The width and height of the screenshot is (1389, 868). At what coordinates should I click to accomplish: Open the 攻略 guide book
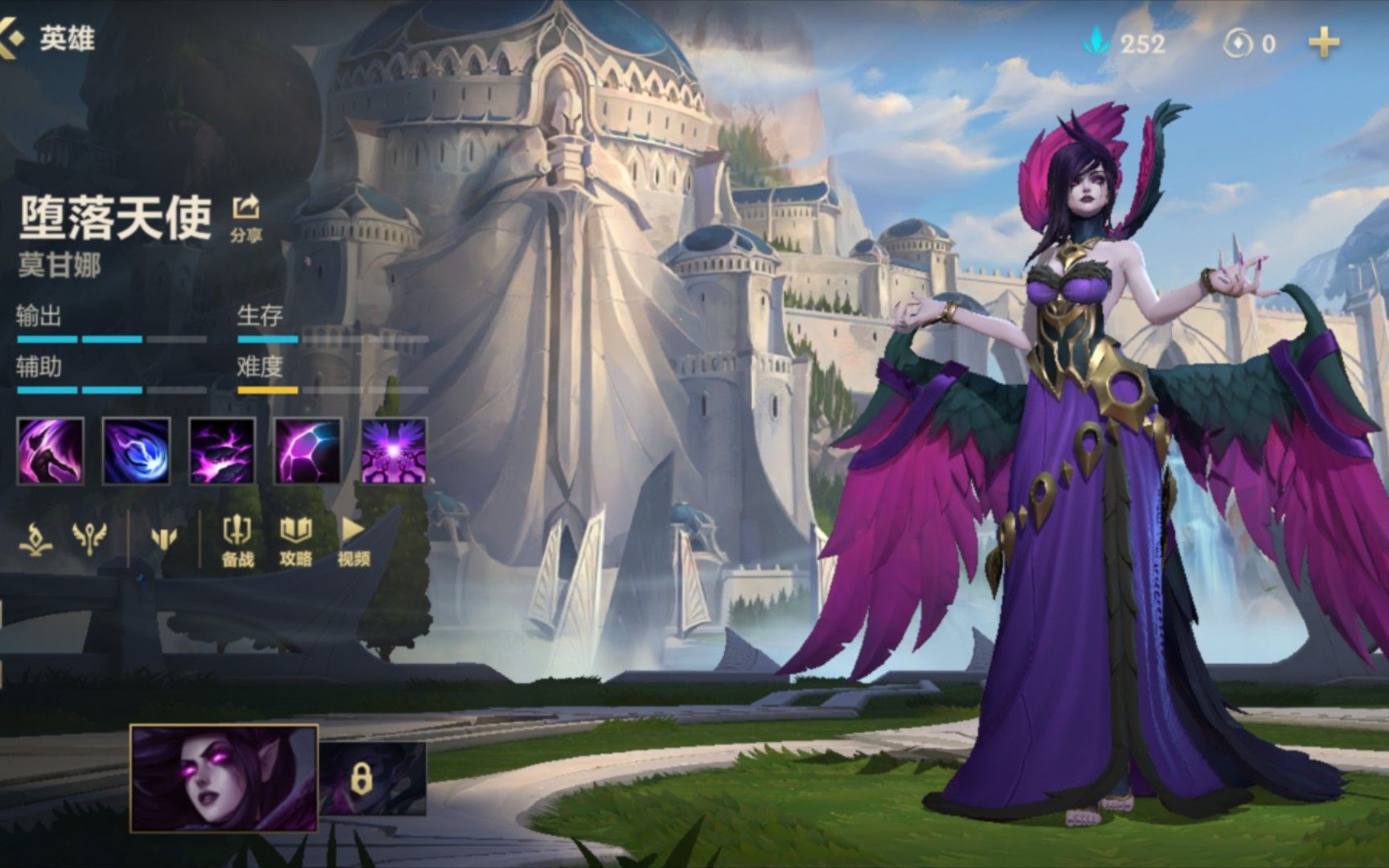pyautogui.click(x=295, y=541)
